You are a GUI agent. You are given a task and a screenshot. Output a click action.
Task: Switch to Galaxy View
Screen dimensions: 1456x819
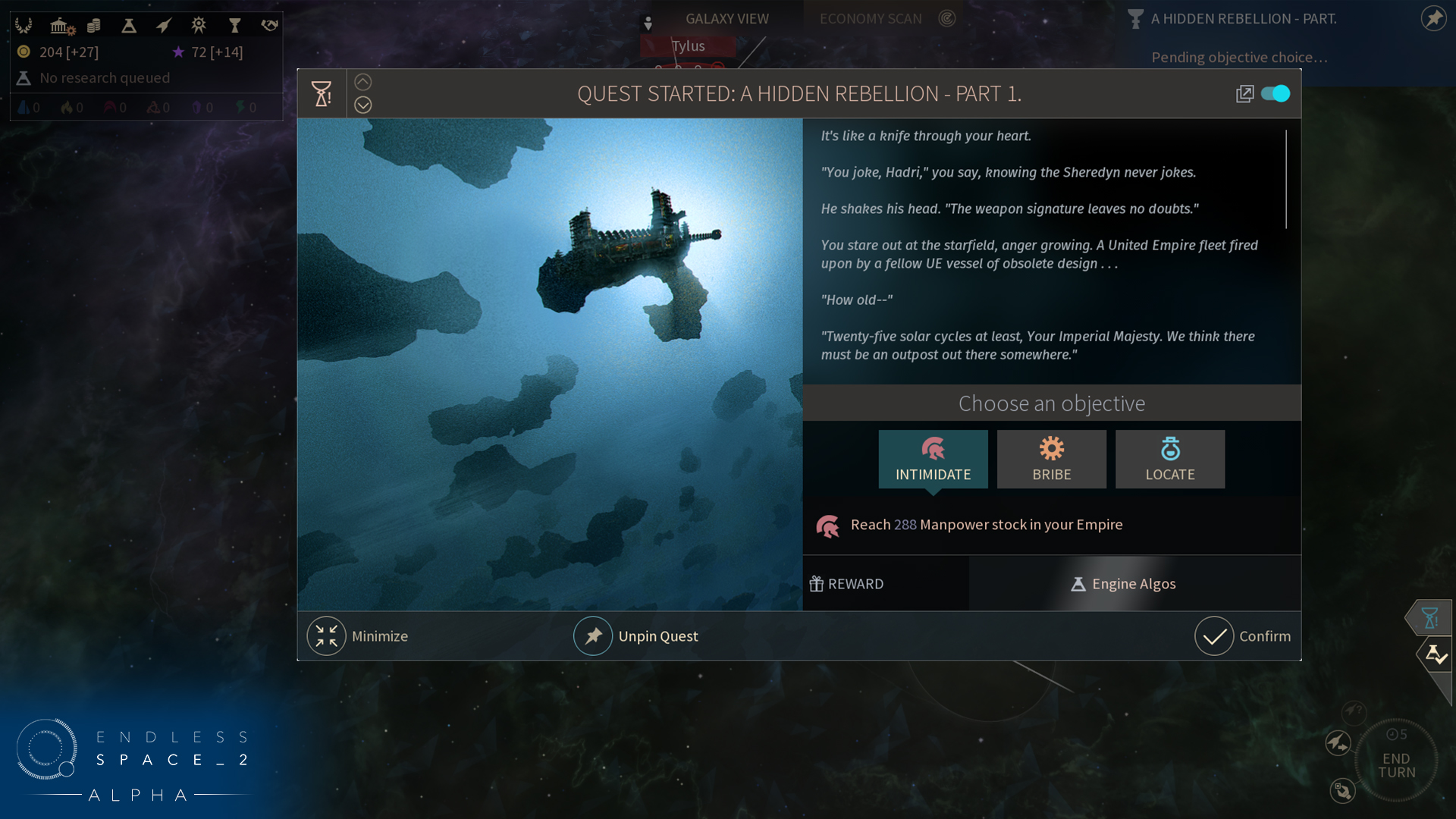pos(726,19)
